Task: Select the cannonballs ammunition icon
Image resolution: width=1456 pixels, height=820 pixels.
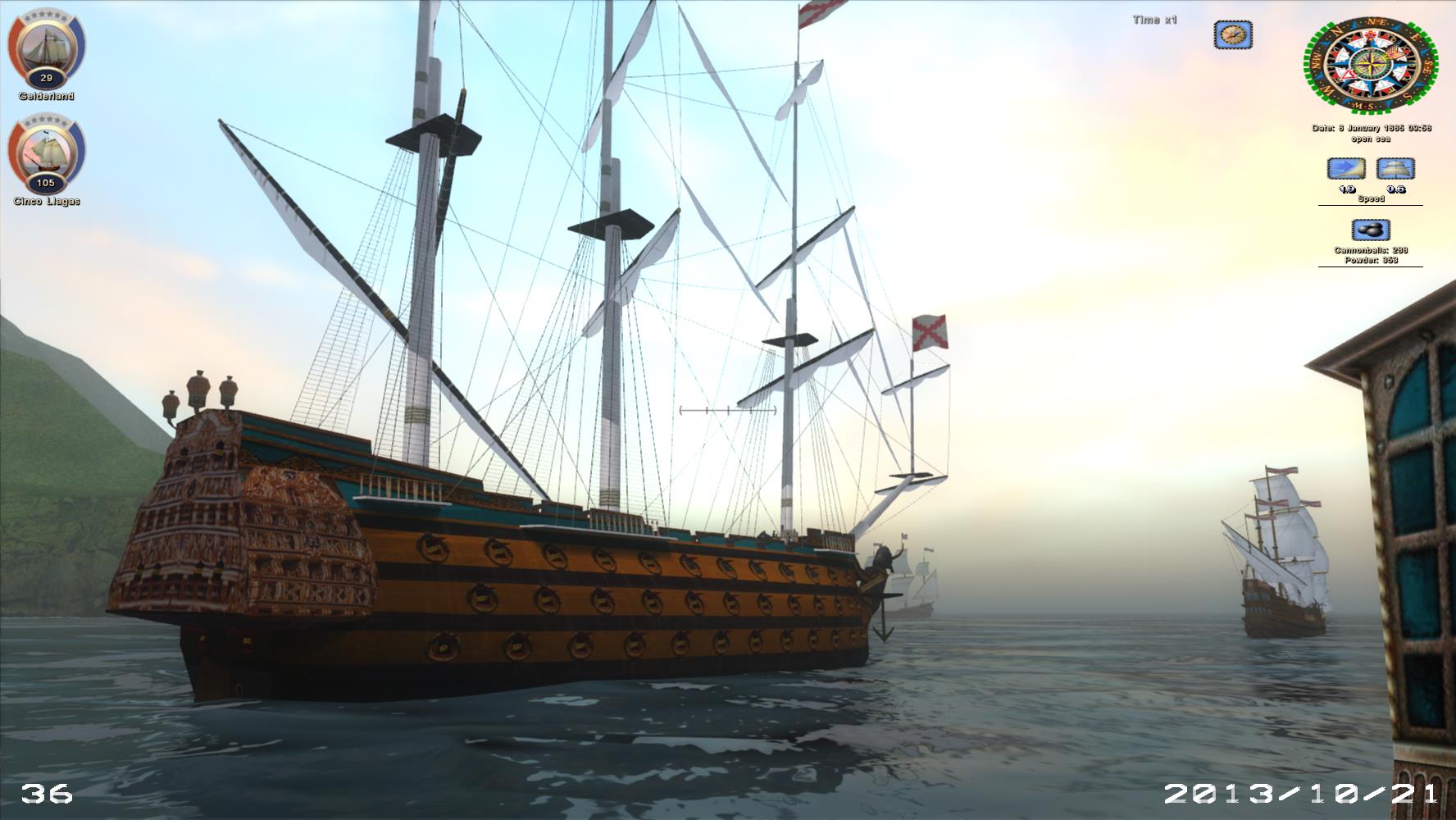Action: click(1370, 230)
